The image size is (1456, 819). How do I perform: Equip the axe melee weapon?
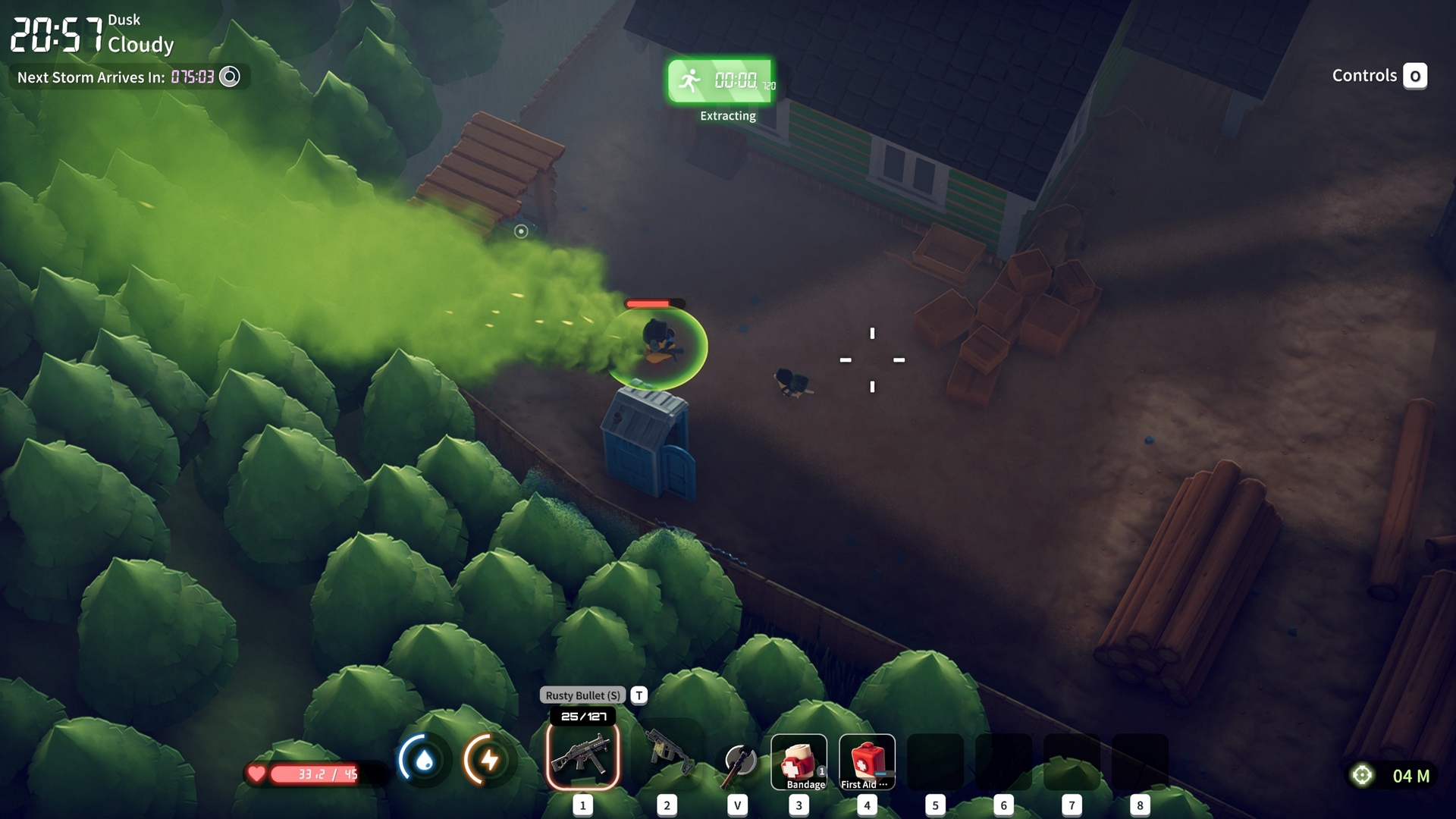pyautogui.click(x=738, y=762)
